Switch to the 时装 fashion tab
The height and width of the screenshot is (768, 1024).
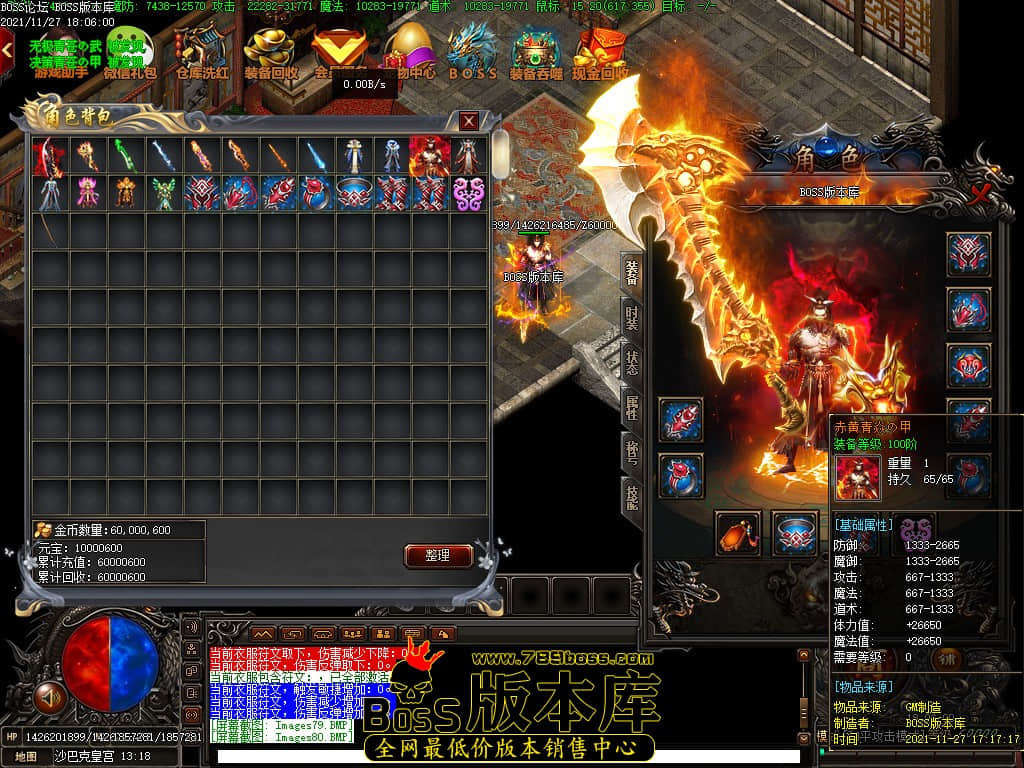(633, 320)
